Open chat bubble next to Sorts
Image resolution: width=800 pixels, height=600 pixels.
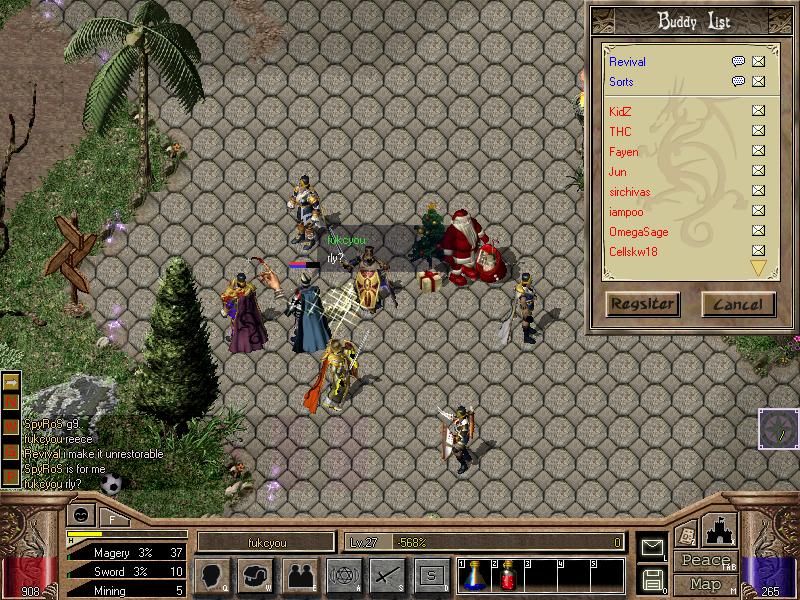point(738,82)
